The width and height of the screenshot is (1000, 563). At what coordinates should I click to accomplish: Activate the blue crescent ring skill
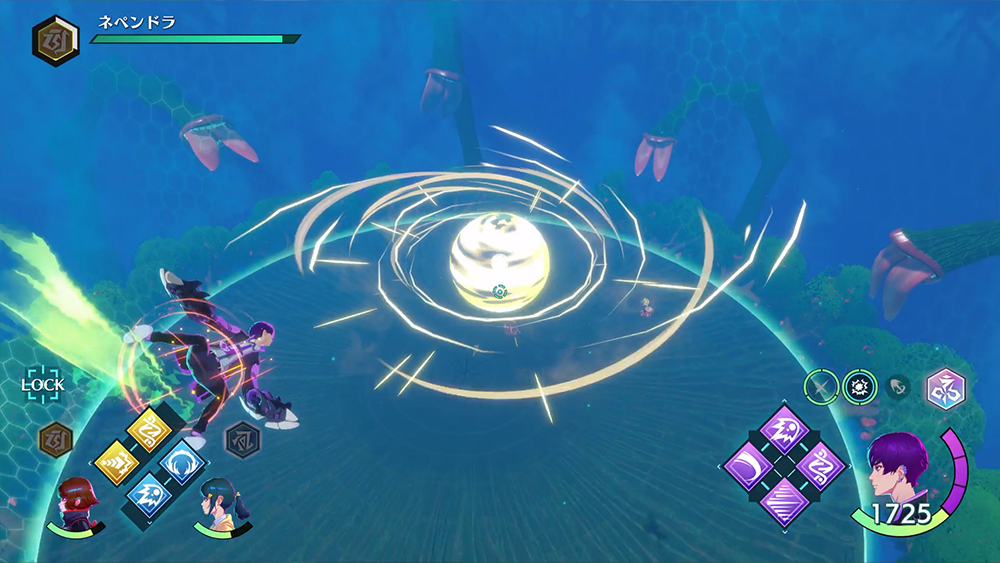(181, 463)
